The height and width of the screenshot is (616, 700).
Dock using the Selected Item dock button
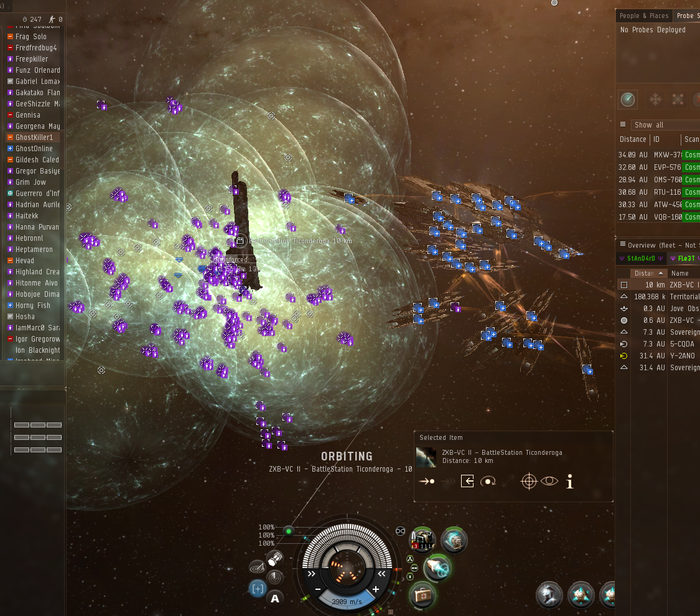point(467,482)
